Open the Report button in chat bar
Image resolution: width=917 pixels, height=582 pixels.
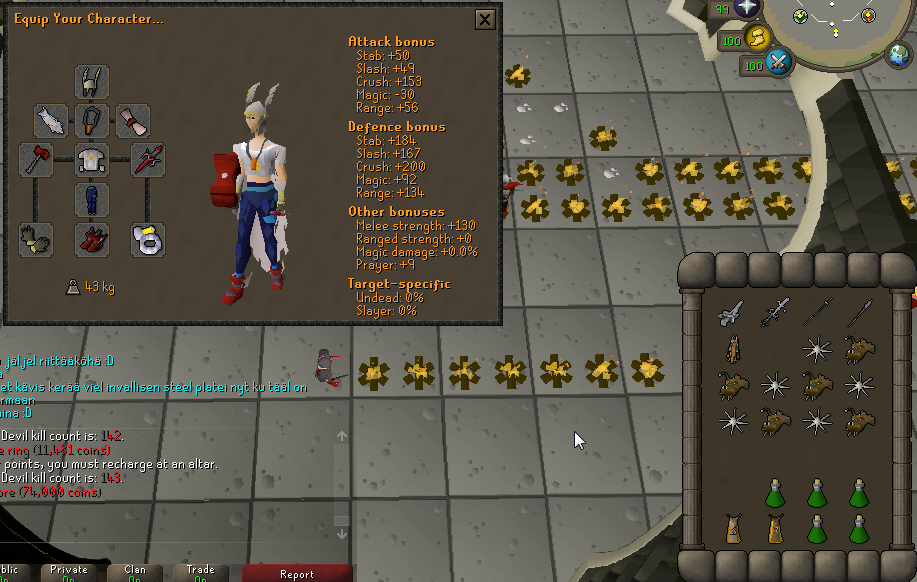[297, 573]
